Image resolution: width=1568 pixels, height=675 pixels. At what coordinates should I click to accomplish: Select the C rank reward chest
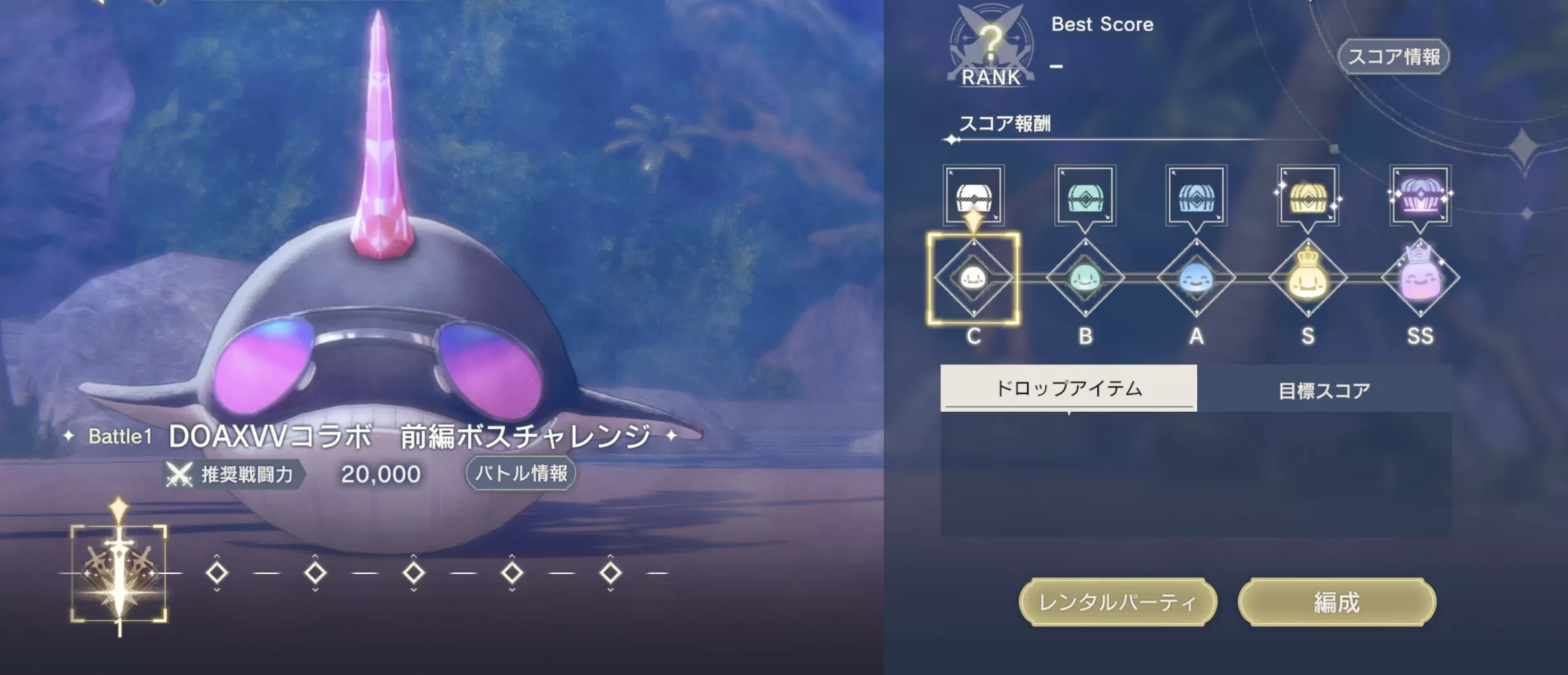point(974,196)
